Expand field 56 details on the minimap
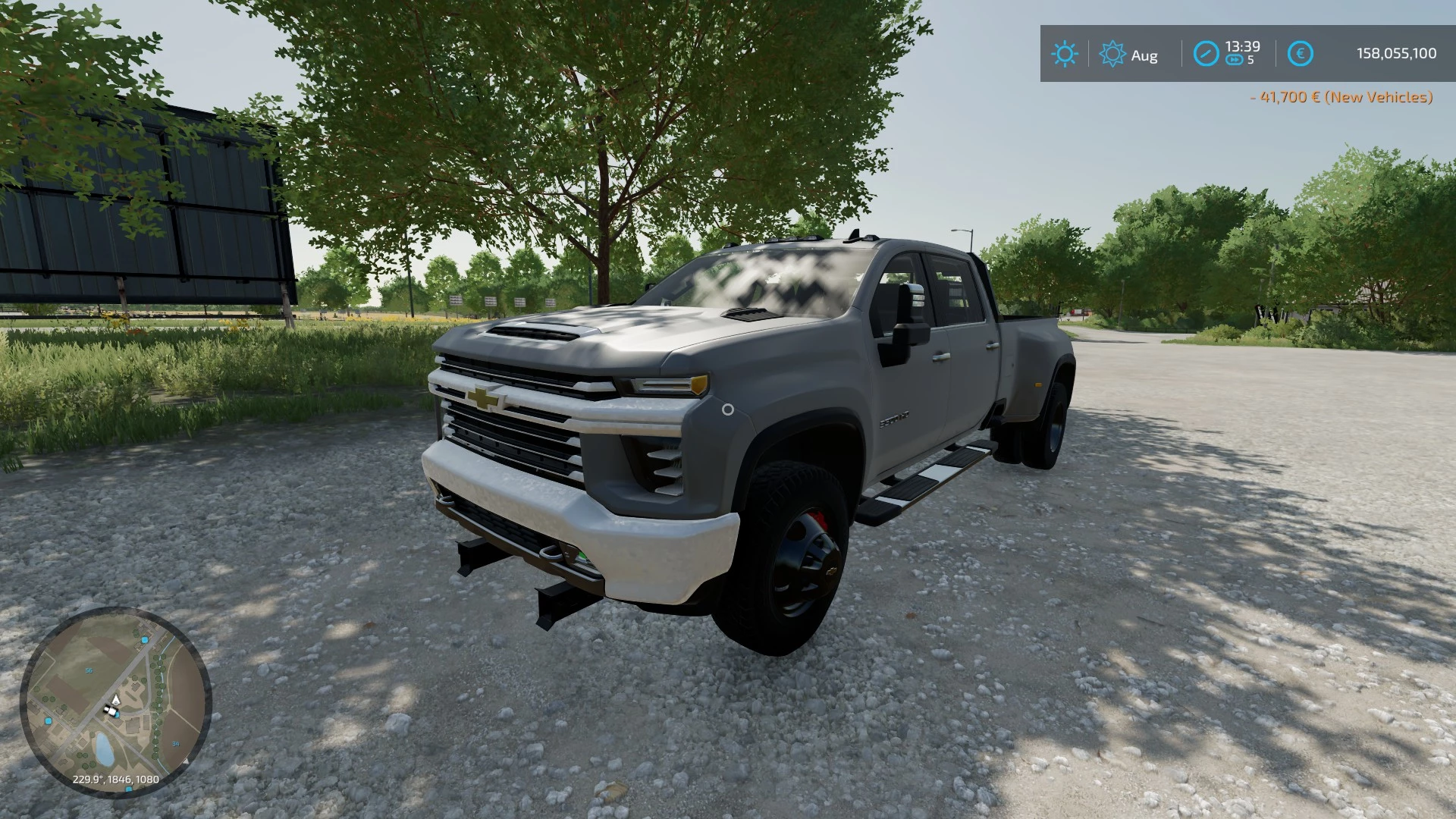The image size is (1456, 819). 89,670
